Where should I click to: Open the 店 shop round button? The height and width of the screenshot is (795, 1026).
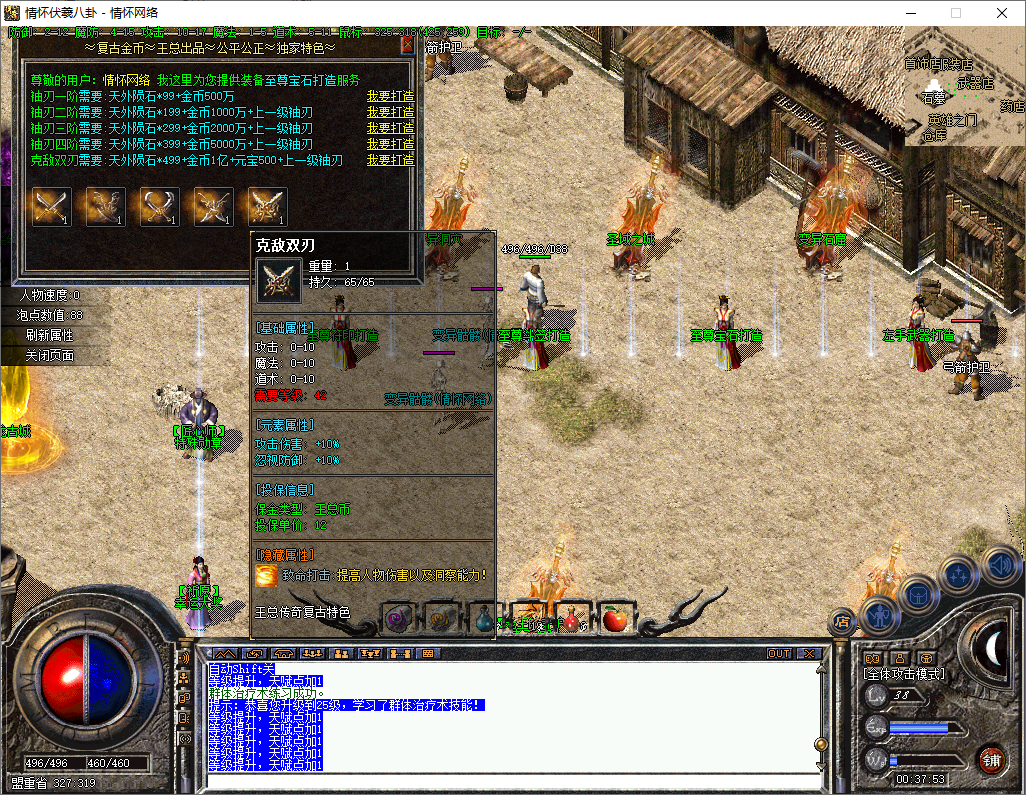click(842, 620)
